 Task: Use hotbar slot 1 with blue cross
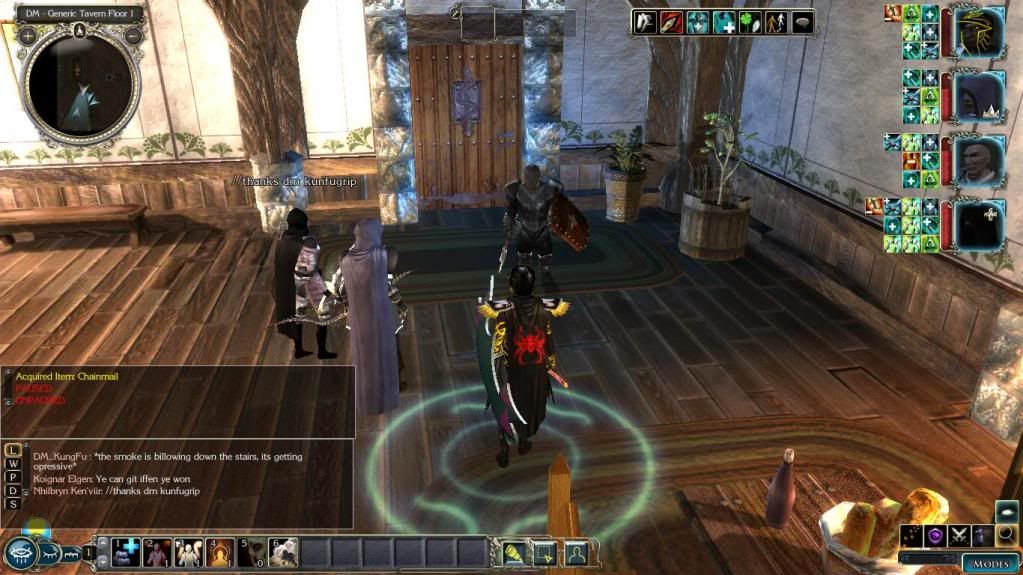click(127, 551)
